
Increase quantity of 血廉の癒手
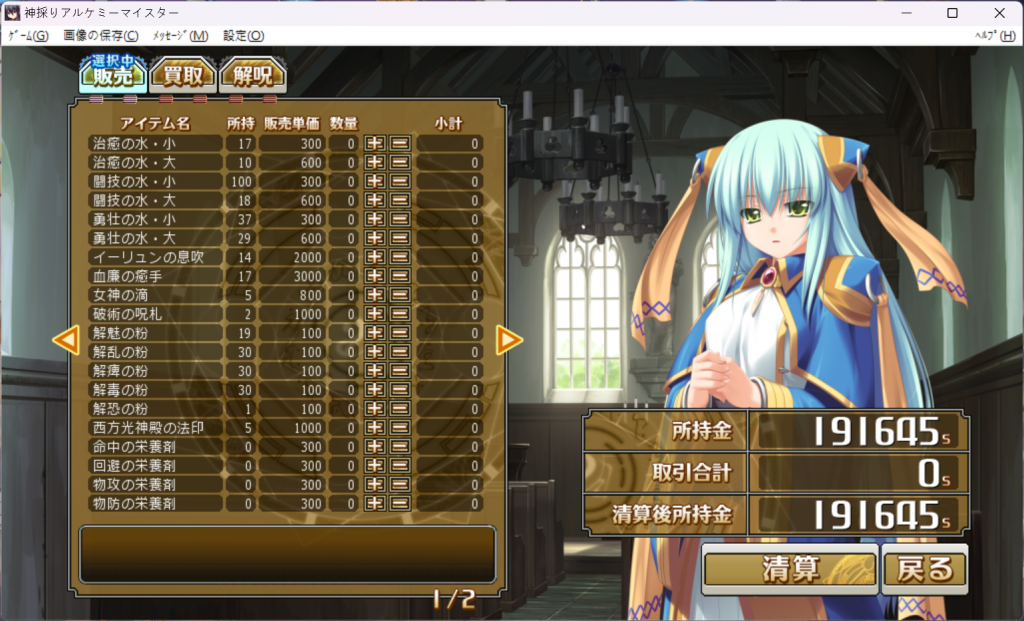tap(375, 277)
